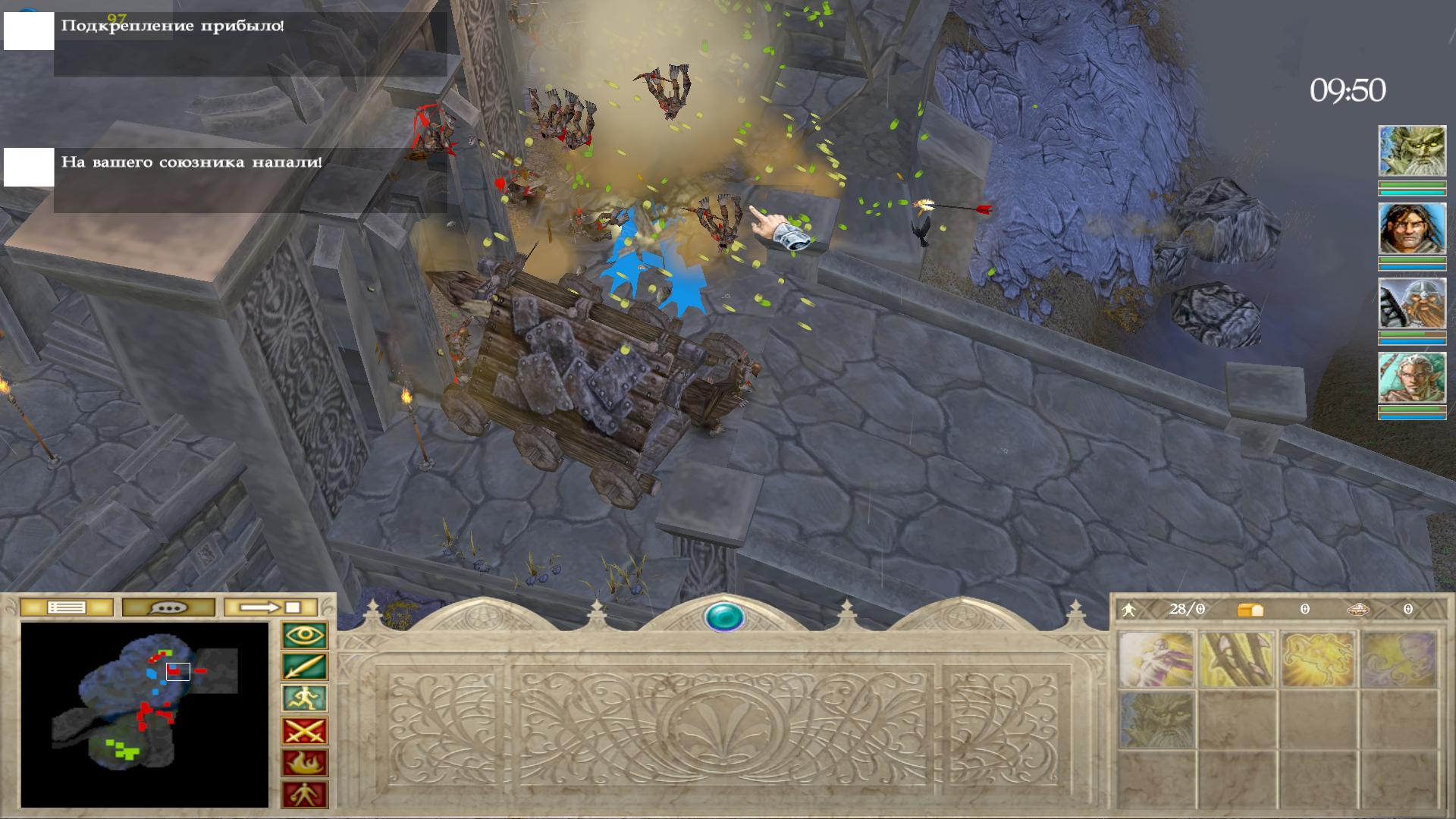The height and width of the screenshot is (819, 1456).
Task: Cast the glowing white figure spell
Action: pyautogui.click(x=1156, y=659)
